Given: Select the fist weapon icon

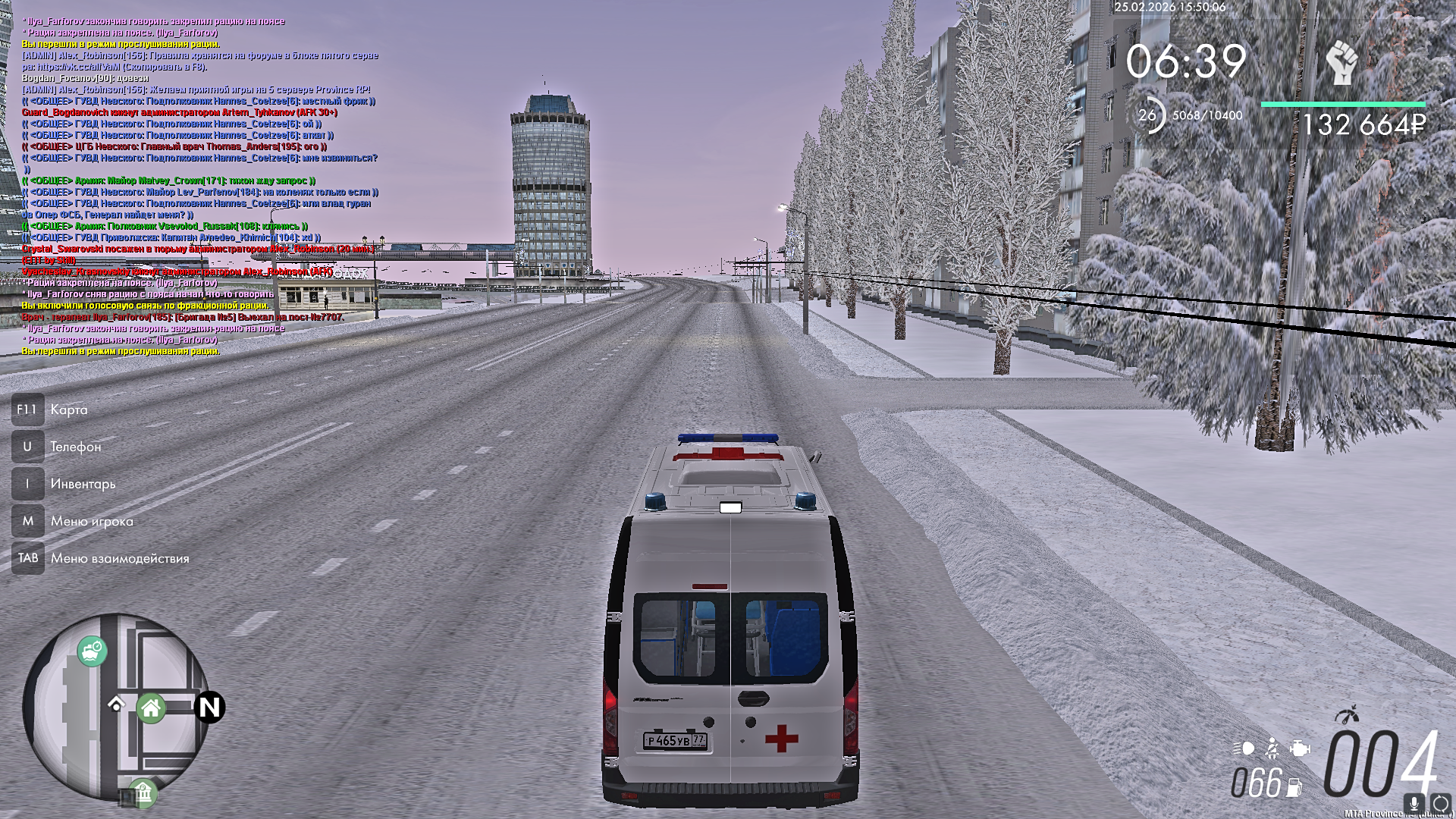Looking at the screenshot, I should point(1341,62).
